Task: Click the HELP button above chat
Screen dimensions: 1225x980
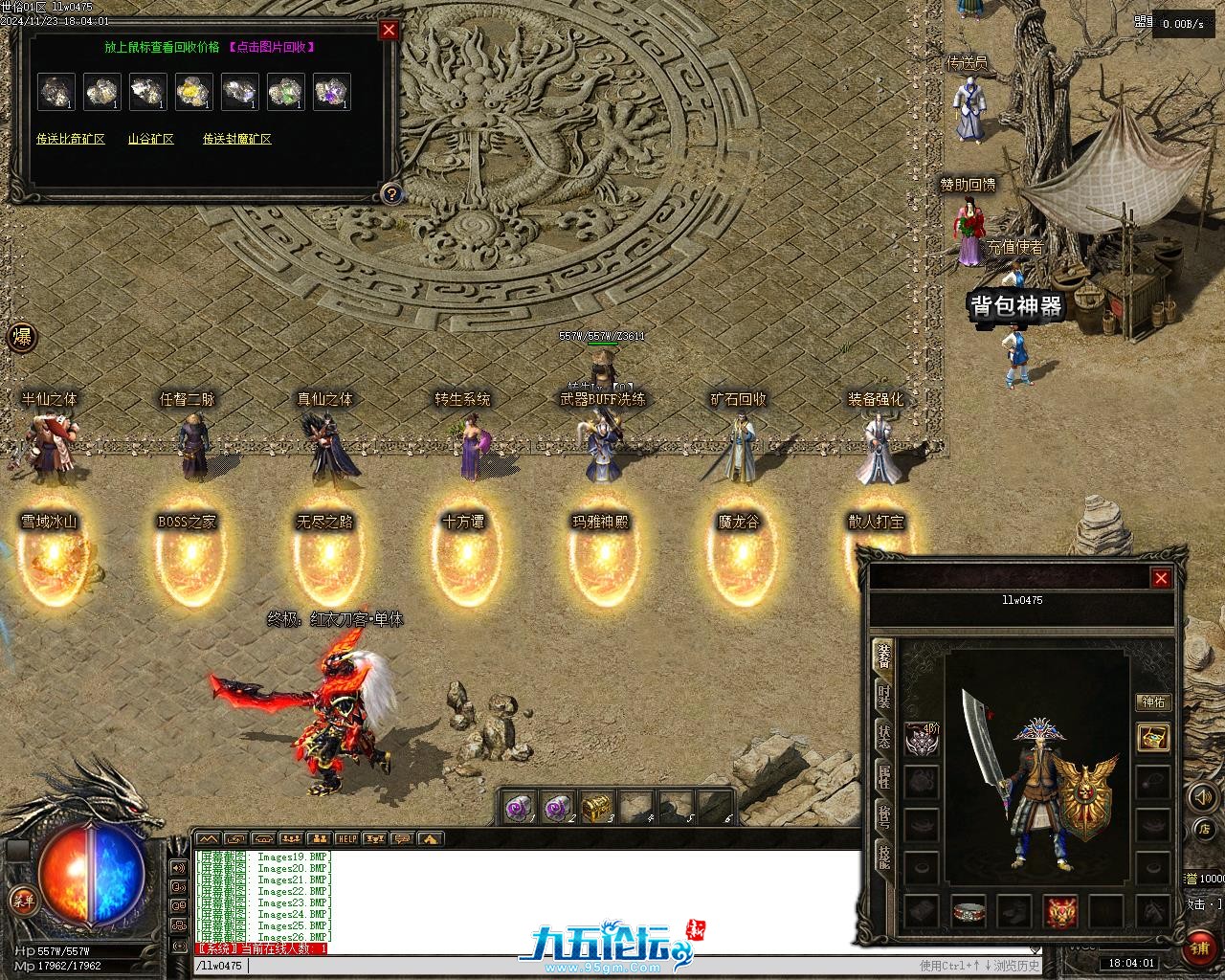Action: point(346,838)
